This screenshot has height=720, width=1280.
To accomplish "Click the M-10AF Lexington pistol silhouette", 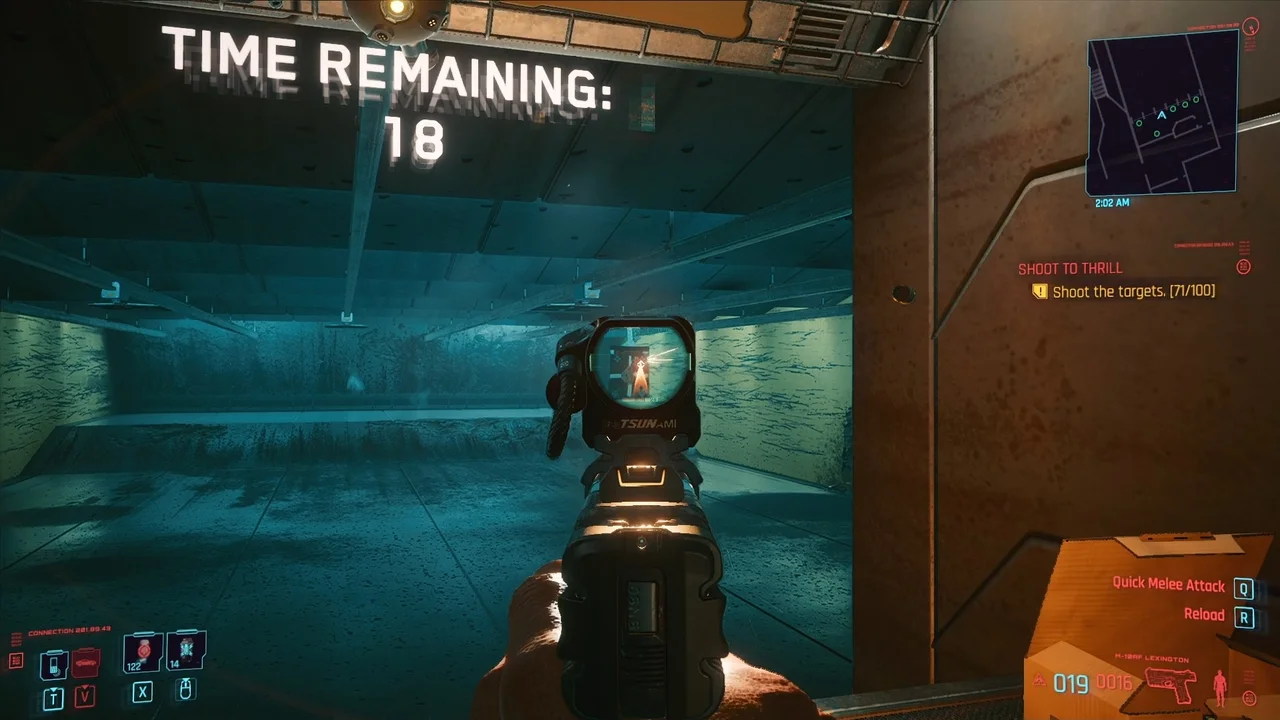I will pos(1171,685).
